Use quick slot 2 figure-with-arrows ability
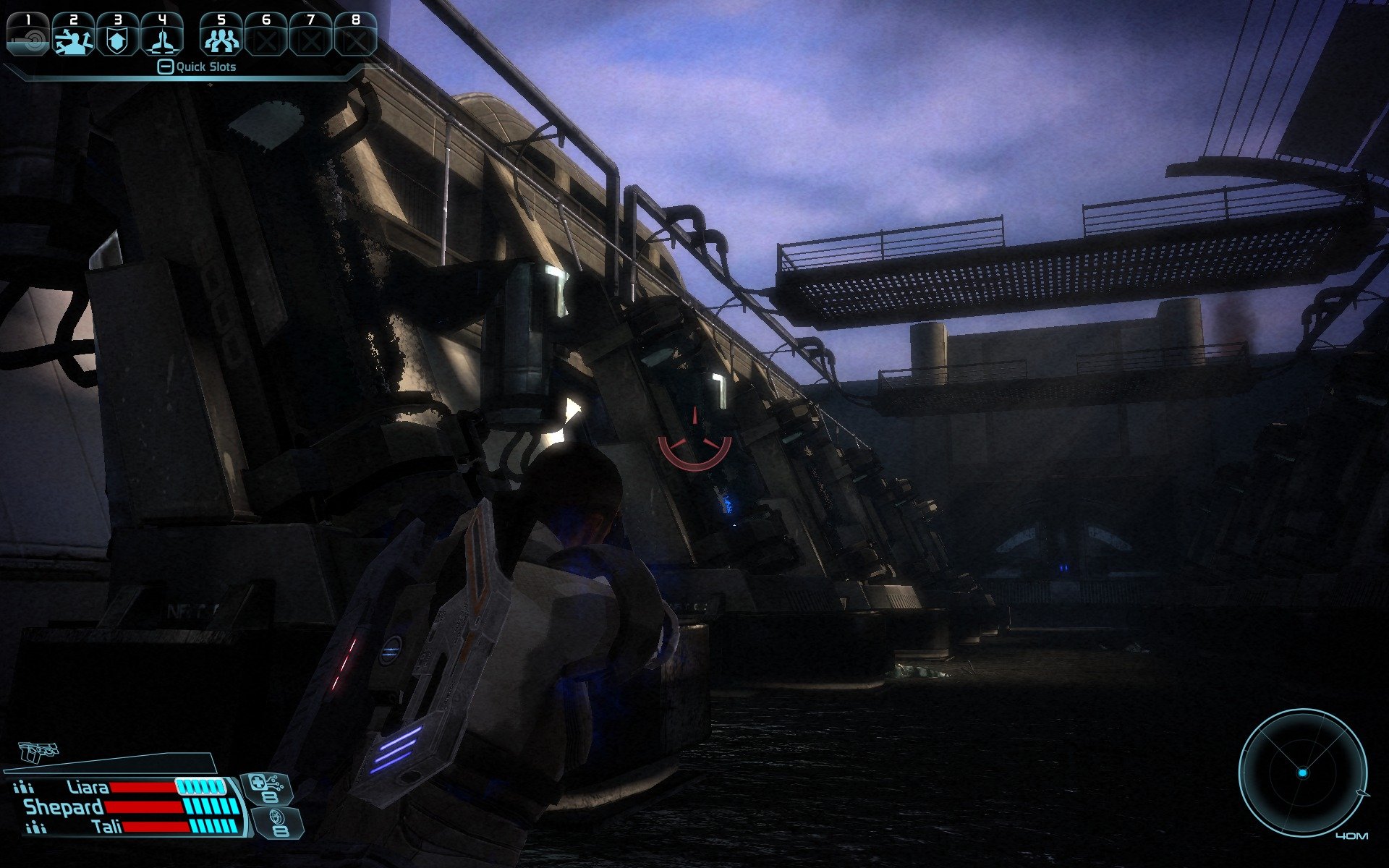This screenshot has height=868, width=1389. click(x=73, y=36)
